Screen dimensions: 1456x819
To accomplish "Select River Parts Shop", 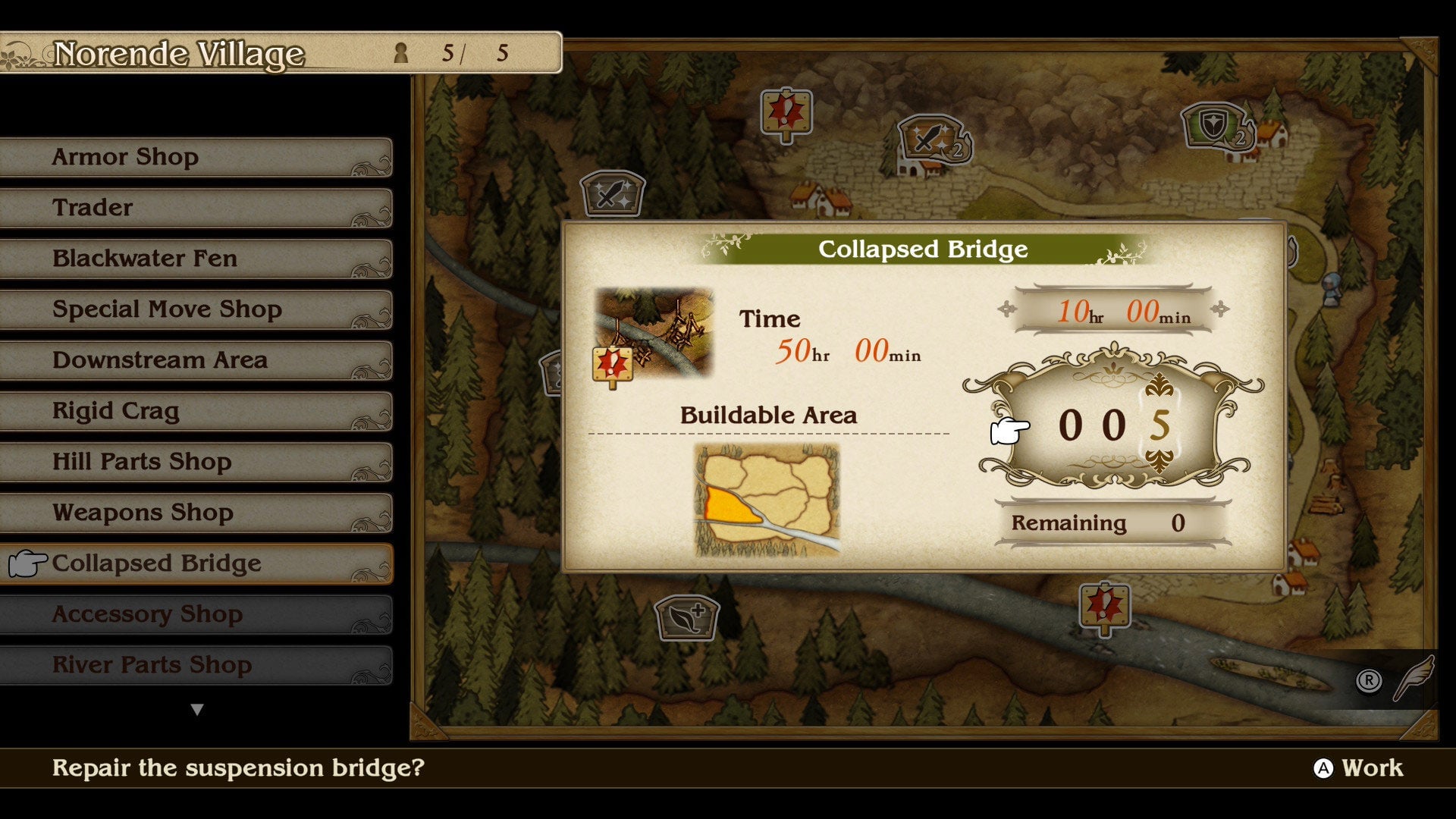I will 196,665.
